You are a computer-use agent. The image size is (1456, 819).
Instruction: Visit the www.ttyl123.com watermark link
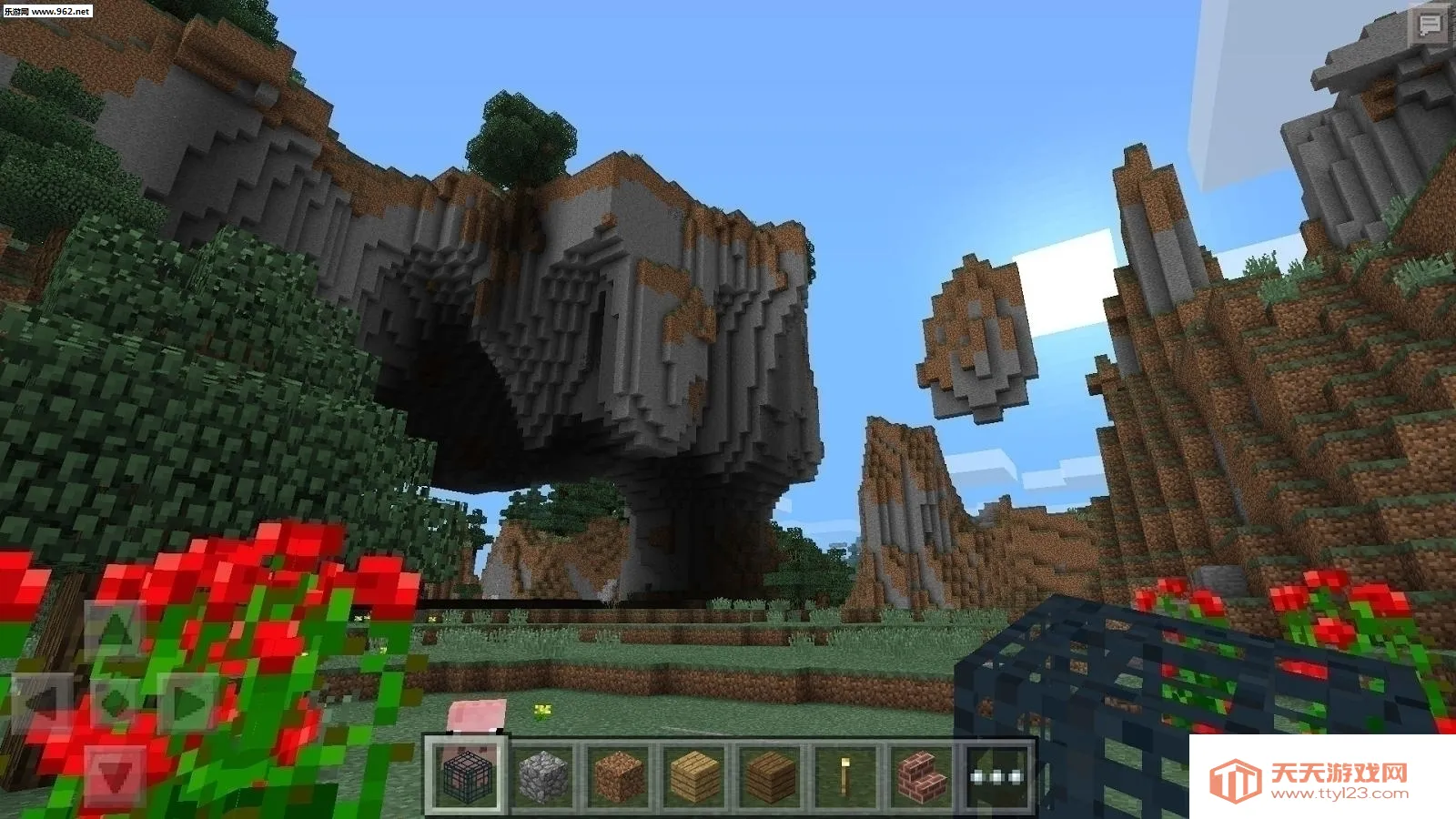(1338, 794)
